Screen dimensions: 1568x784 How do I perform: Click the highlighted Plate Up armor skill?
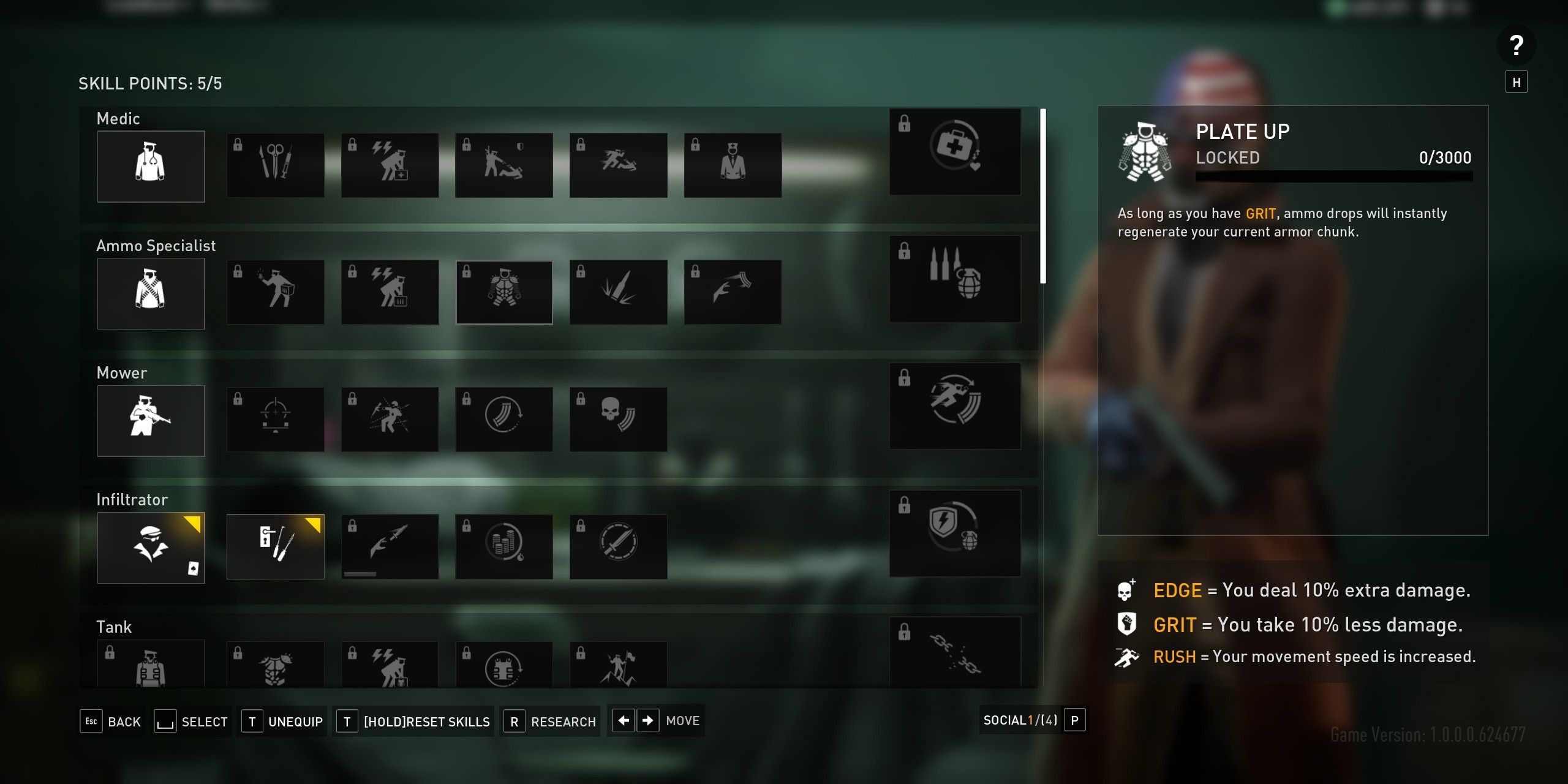pos(504,292)
